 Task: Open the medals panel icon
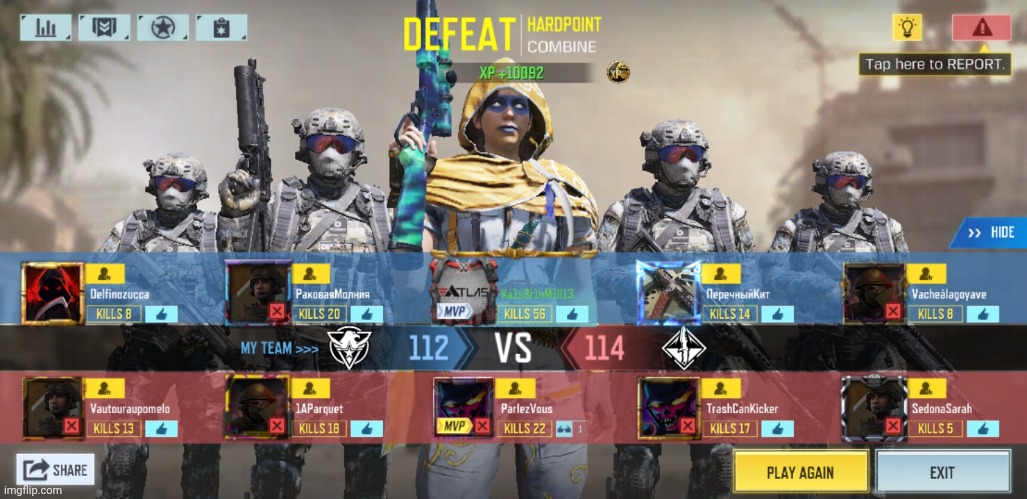coord(104,27)
